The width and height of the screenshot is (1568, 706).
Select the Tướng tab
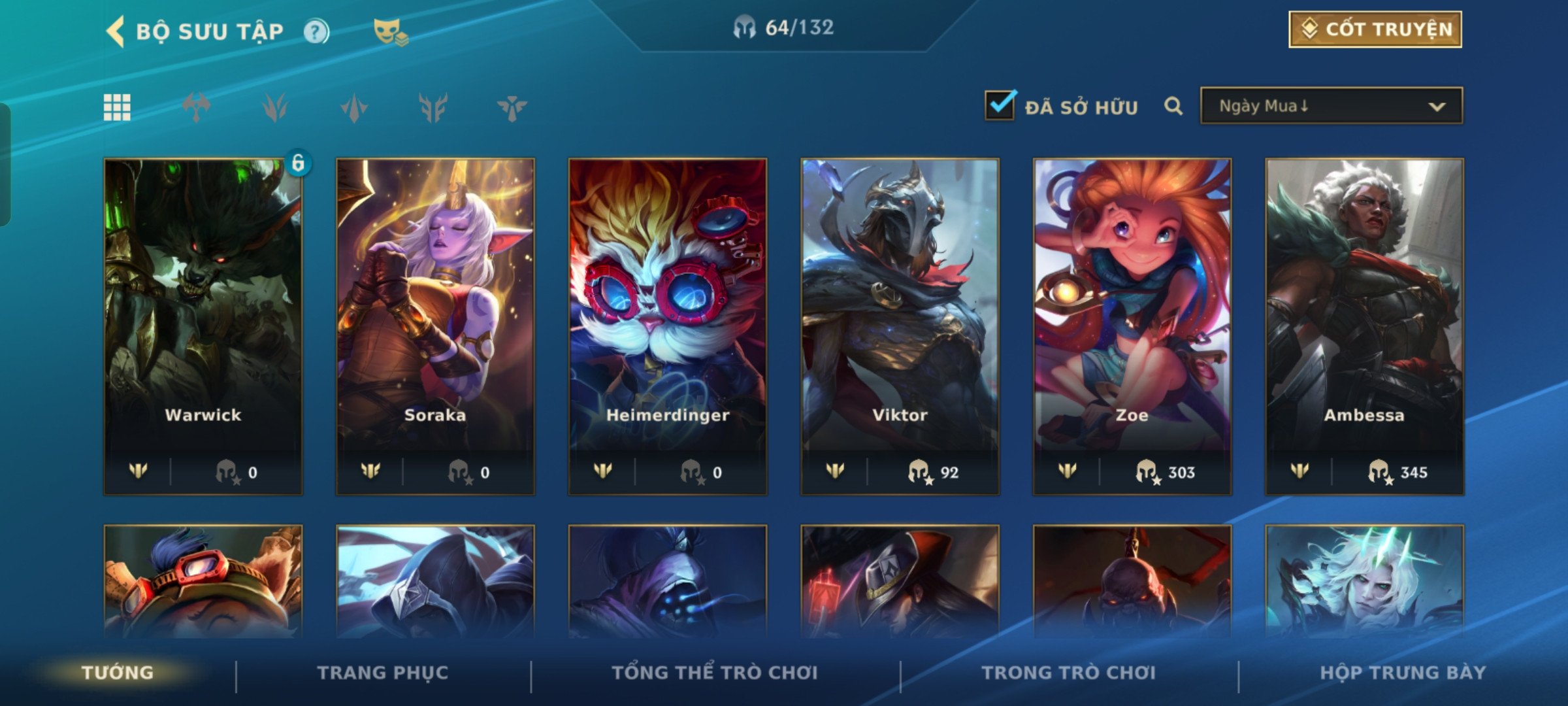point(118,673)
